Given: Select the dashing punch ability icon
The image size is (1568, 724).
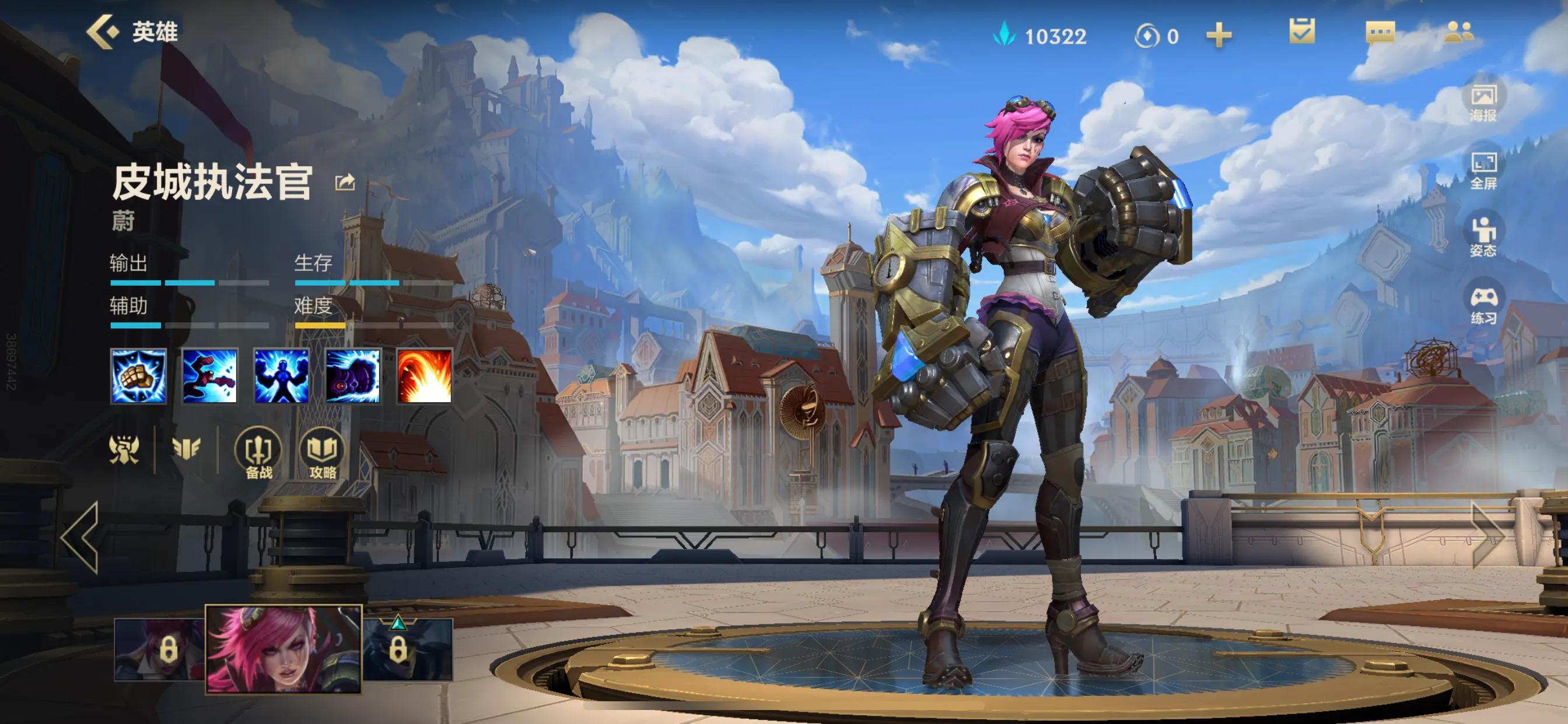Looking at the screenshot, I should tap(210, 376).
